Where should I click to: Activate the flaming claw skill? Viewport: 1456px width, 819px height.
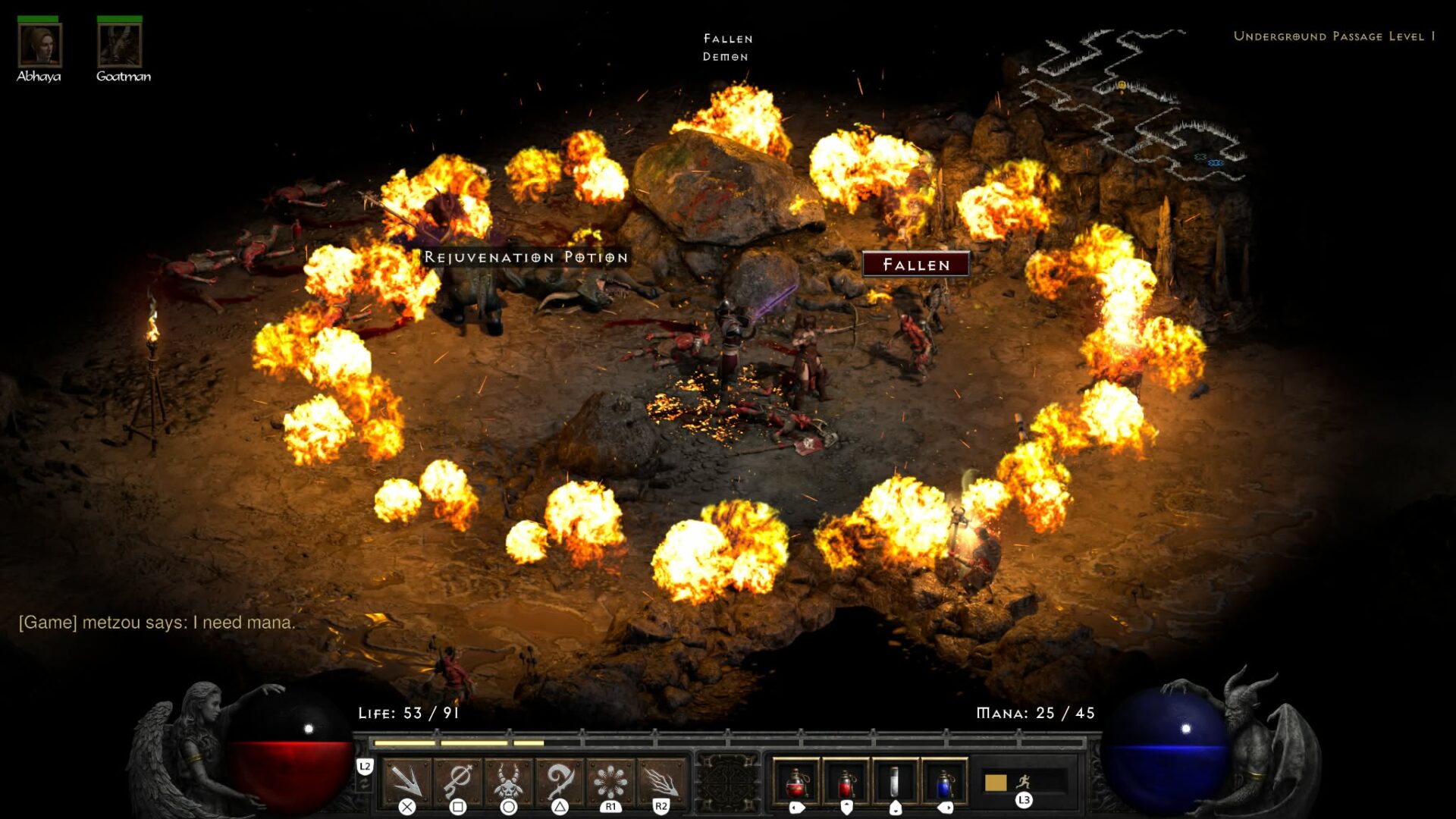pyautogui.click(x=661, y=781)
